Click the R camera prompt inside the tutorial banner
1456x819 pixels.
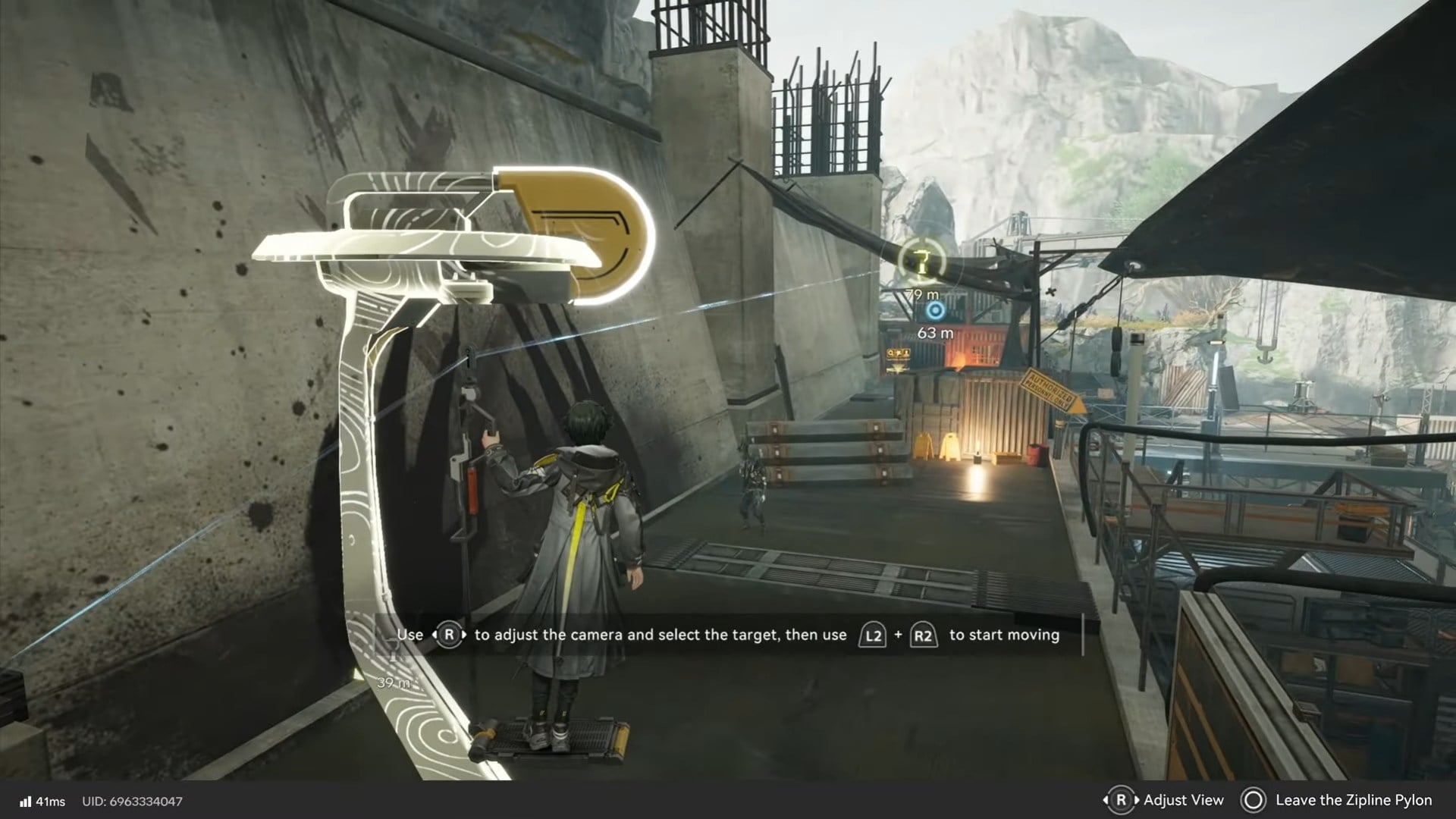tap(449, 635)
